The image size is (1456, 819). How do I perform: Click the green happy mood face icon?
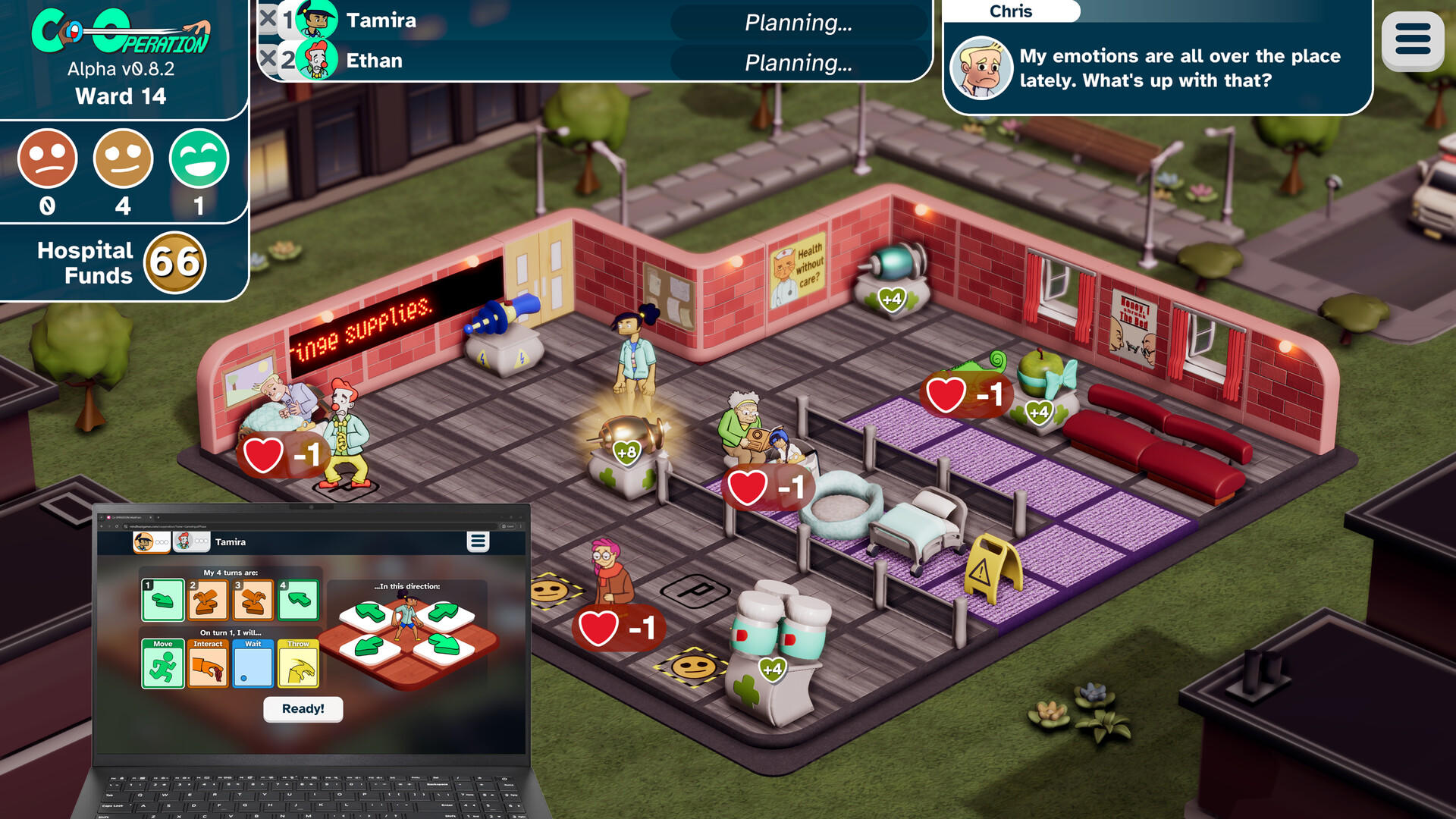coord(199,159)
